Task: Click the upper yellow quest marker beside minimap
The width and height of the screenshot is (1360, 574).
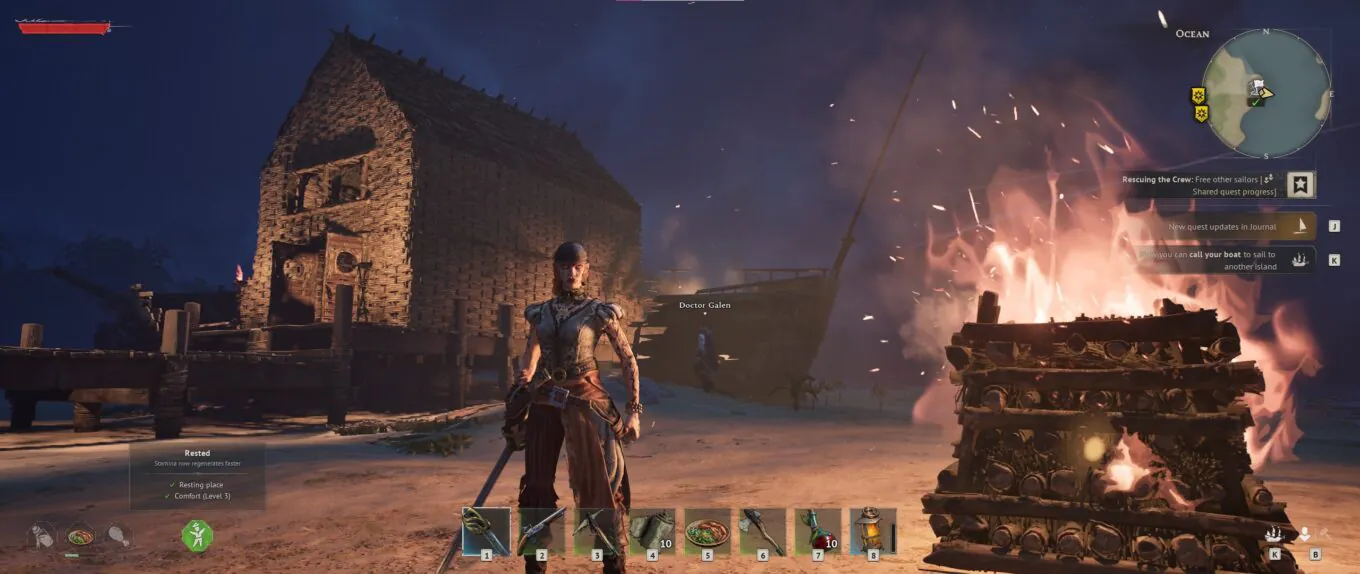Action: (x=1198, y=95)
